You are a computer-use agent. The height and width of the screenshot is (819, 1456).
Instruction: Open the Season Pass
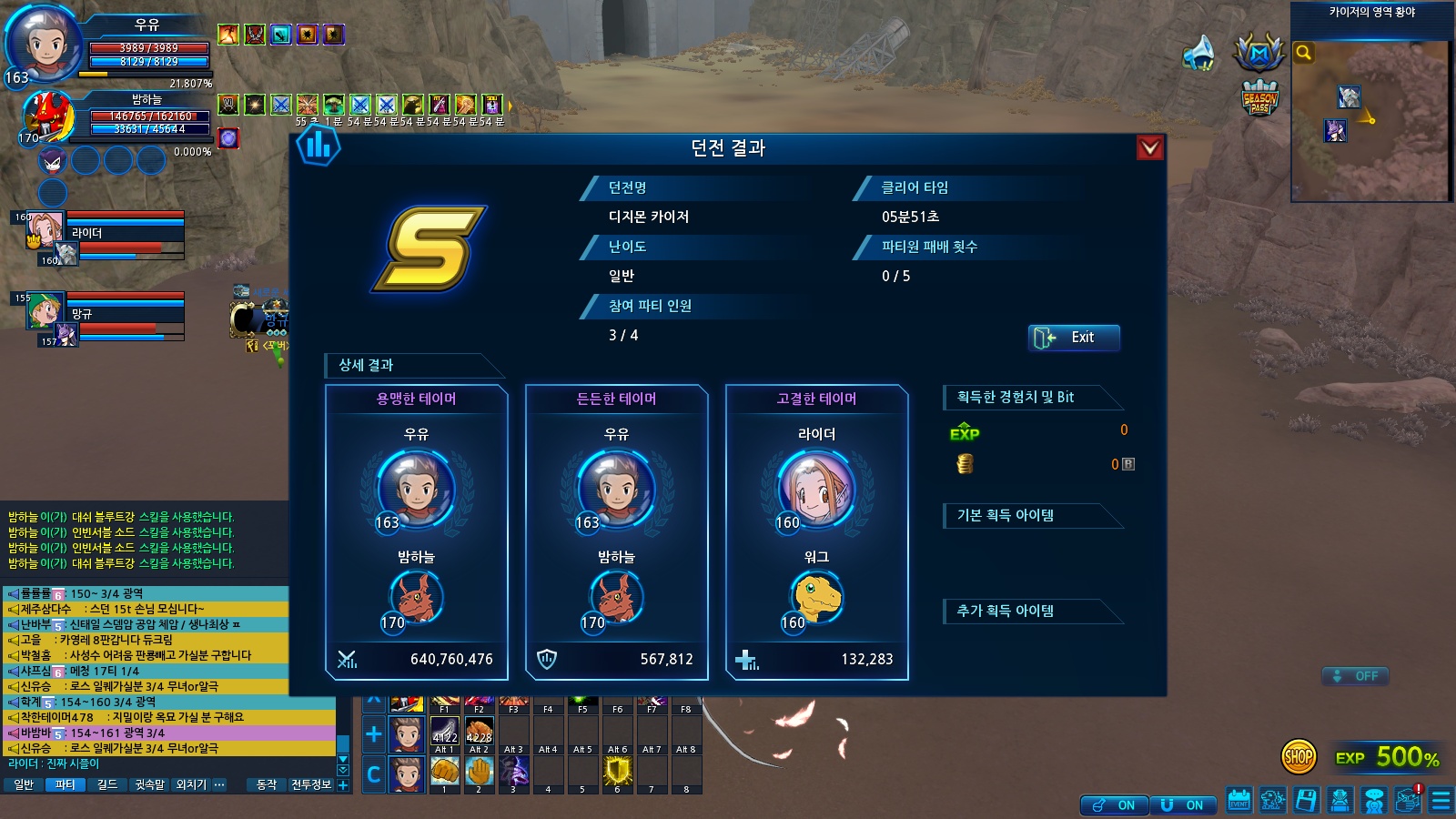coord(1259,98)
